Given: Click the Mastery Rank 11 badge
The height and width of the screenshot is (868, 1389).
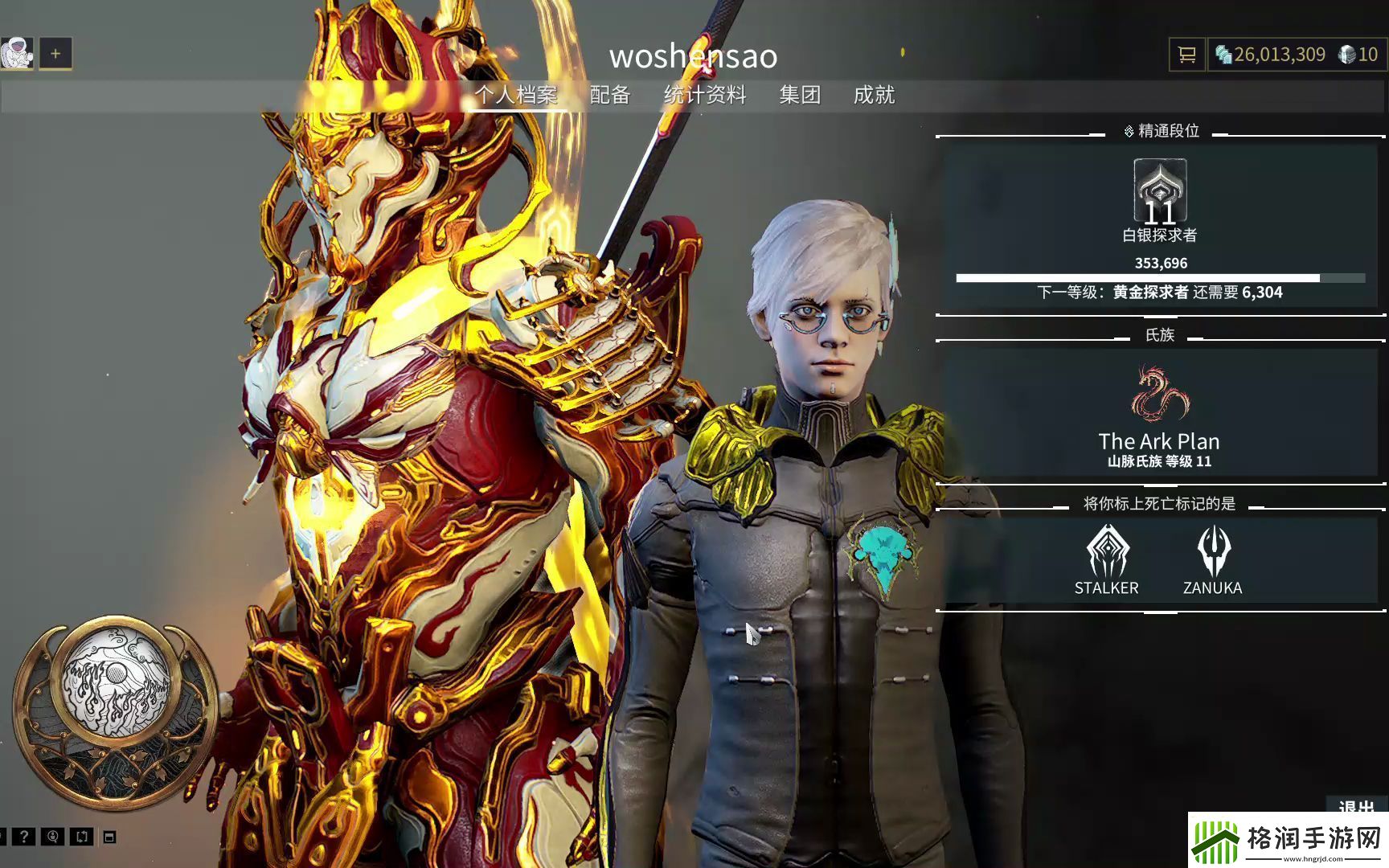Looking at the screenshot, I should click(1160, 190).
